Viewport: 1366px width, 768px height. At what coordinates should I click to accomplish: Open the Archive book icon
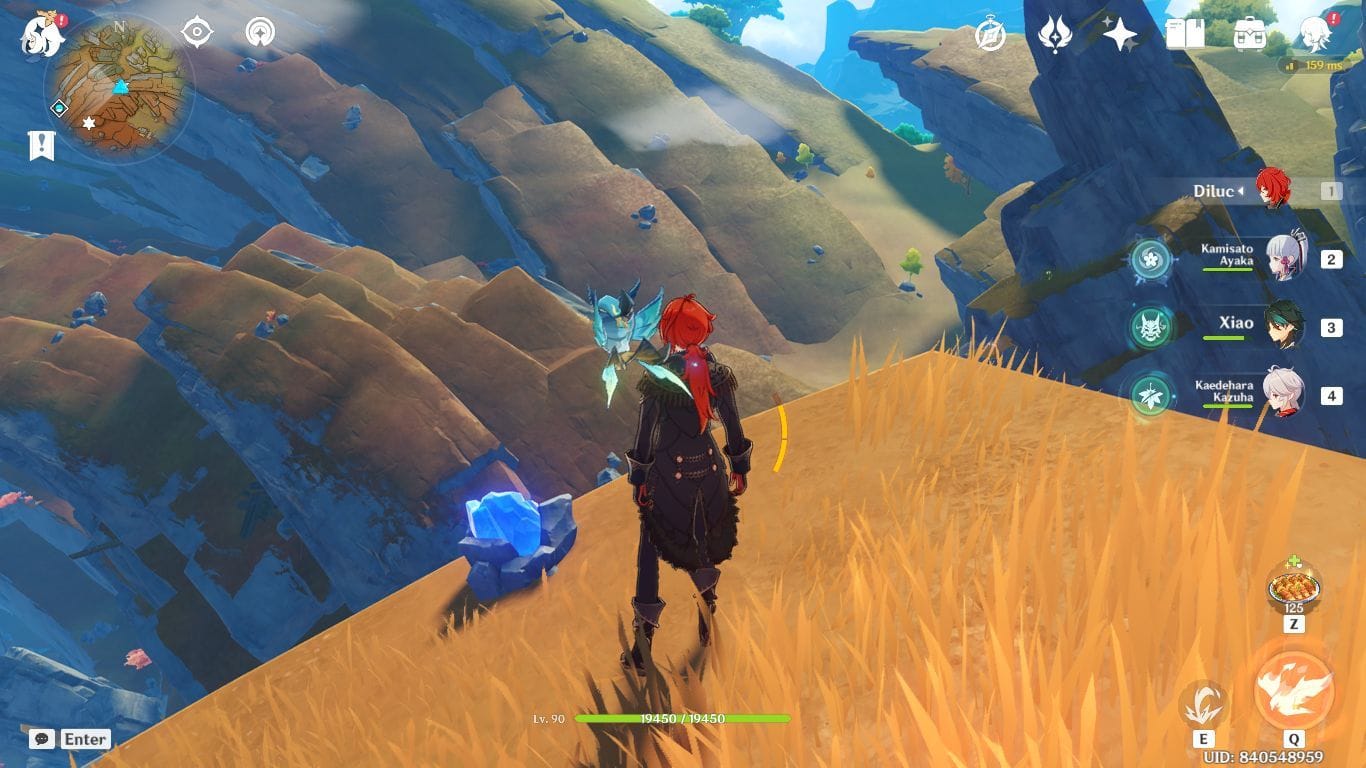[x=1186, y=31]
